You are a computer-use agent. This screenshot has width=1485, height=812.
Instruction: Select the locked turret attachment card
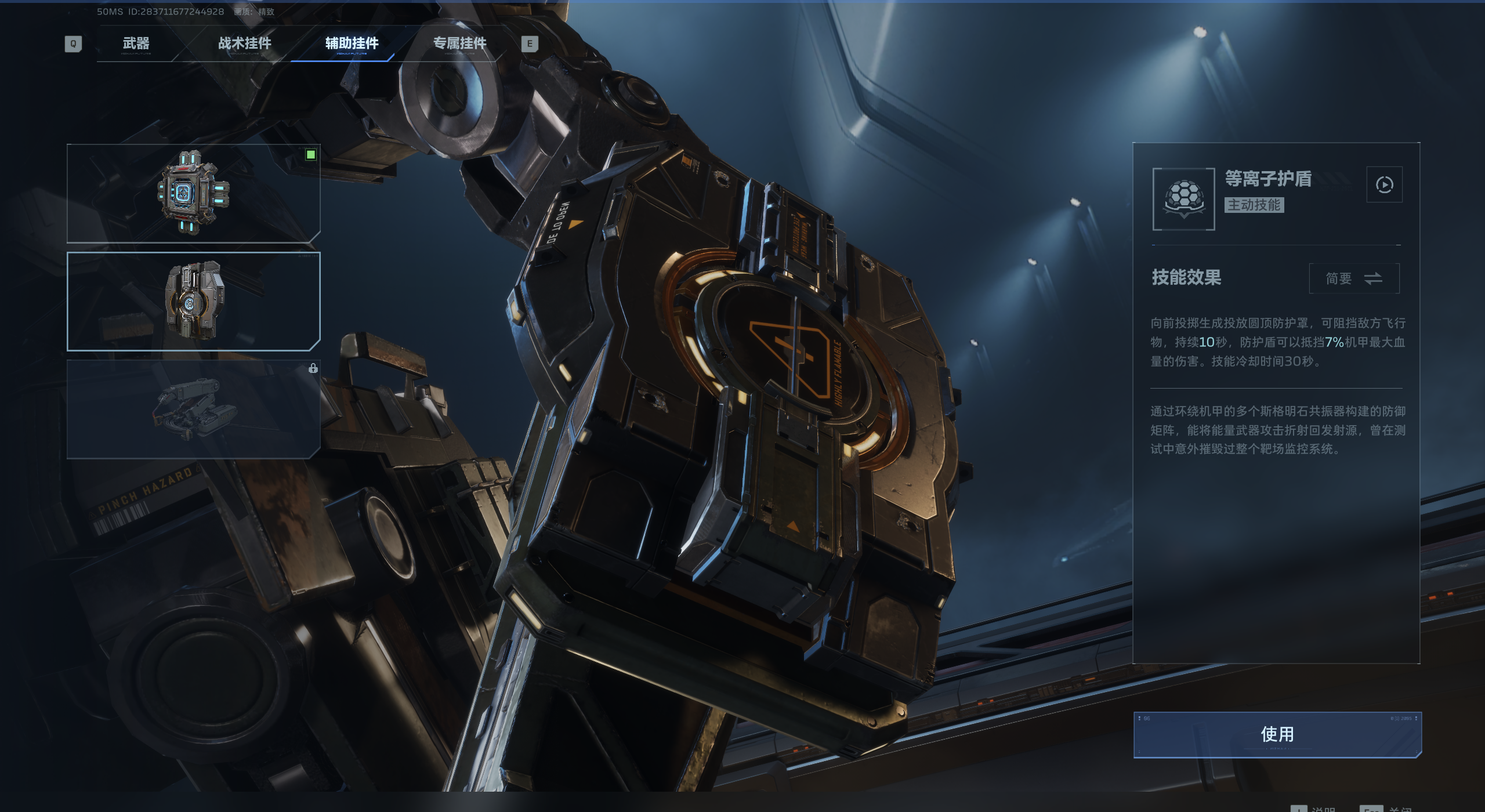coord(193,409)
